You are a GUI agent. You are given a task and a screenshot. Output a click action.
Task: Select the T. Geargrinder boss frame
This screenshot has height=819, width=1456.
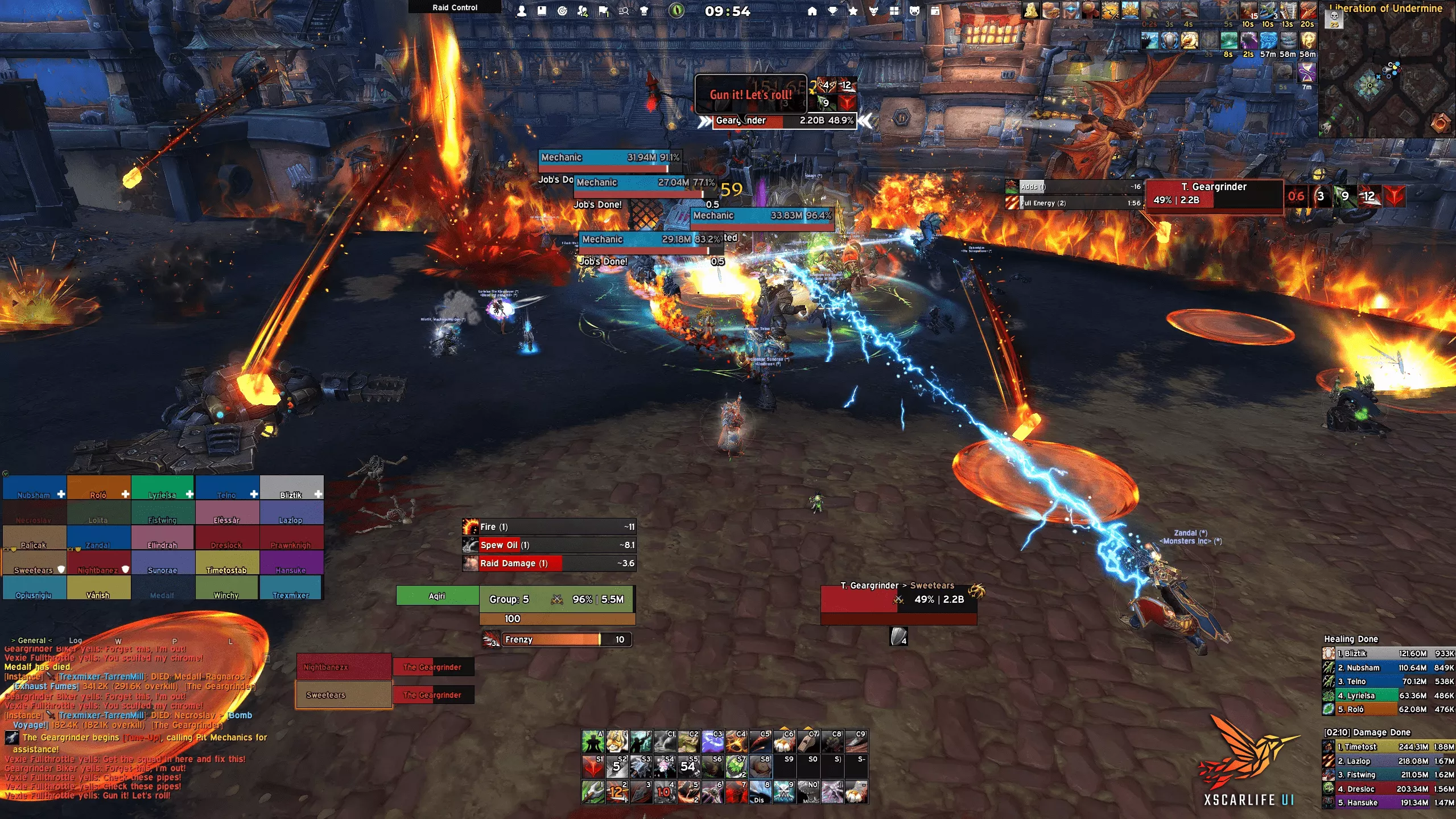pyautogui.click(x=1214, y=194)
